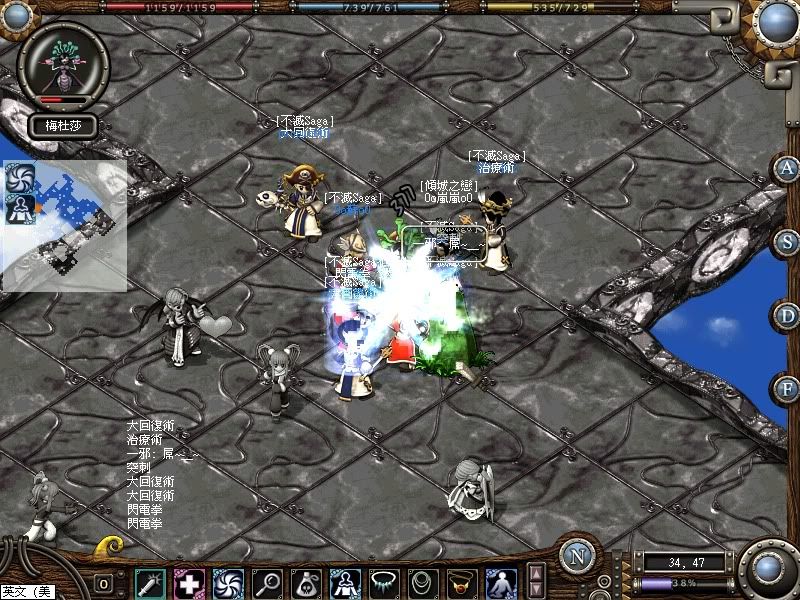Click the swirl buff icon beside minimap

click(20, 177)
